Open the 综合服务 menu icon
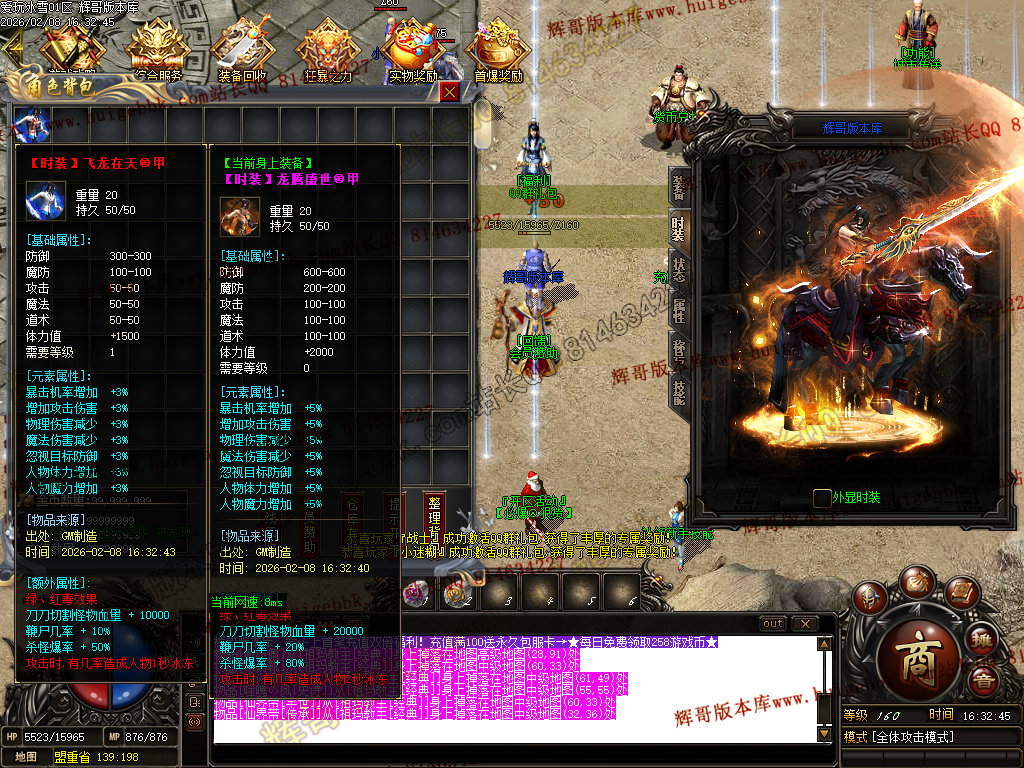Image resolution: width=1024 pixels, height=768 pixels. [156, 47]
